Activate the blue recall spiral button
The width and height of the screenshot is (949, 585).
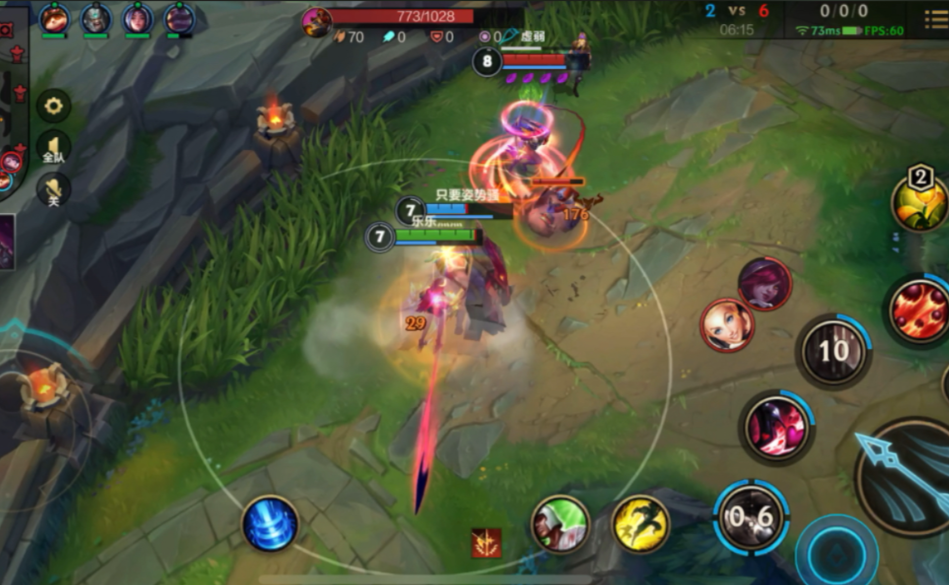[270, 523]
